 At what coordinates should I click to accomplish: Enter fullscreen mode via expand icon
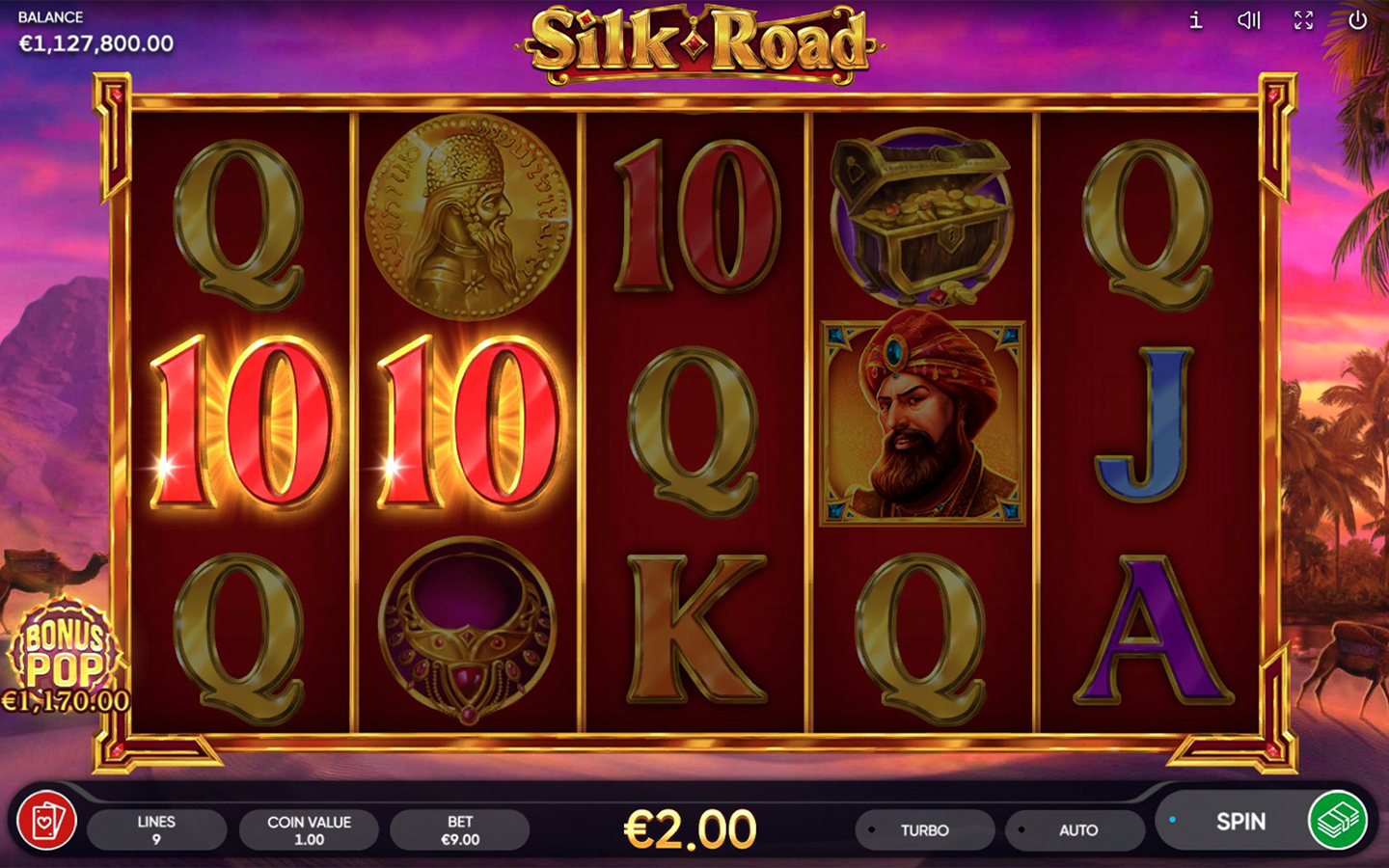coord(1303,19)
